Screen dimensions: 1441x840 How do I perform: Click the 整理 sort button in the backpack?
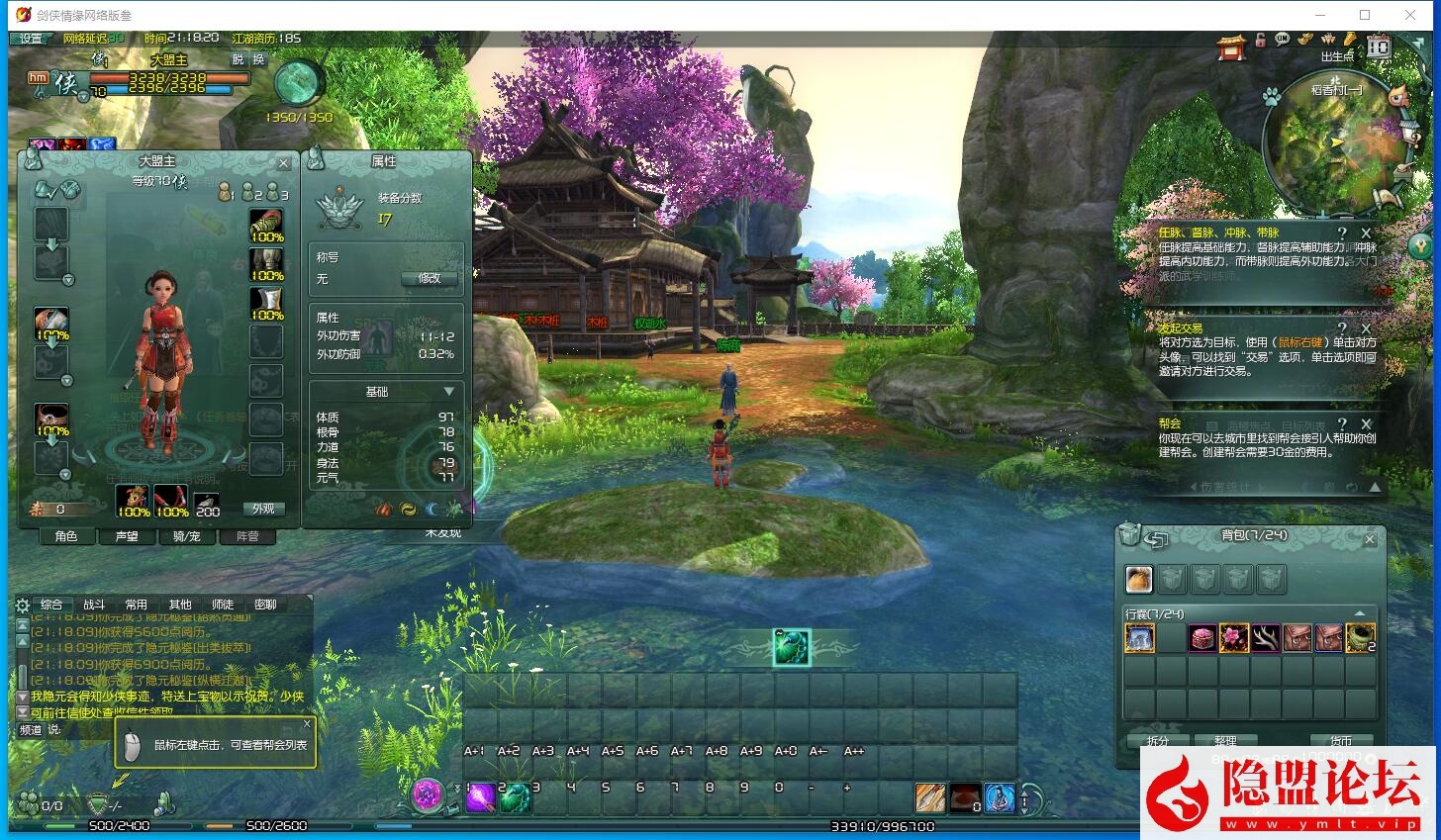point(1225,740)
